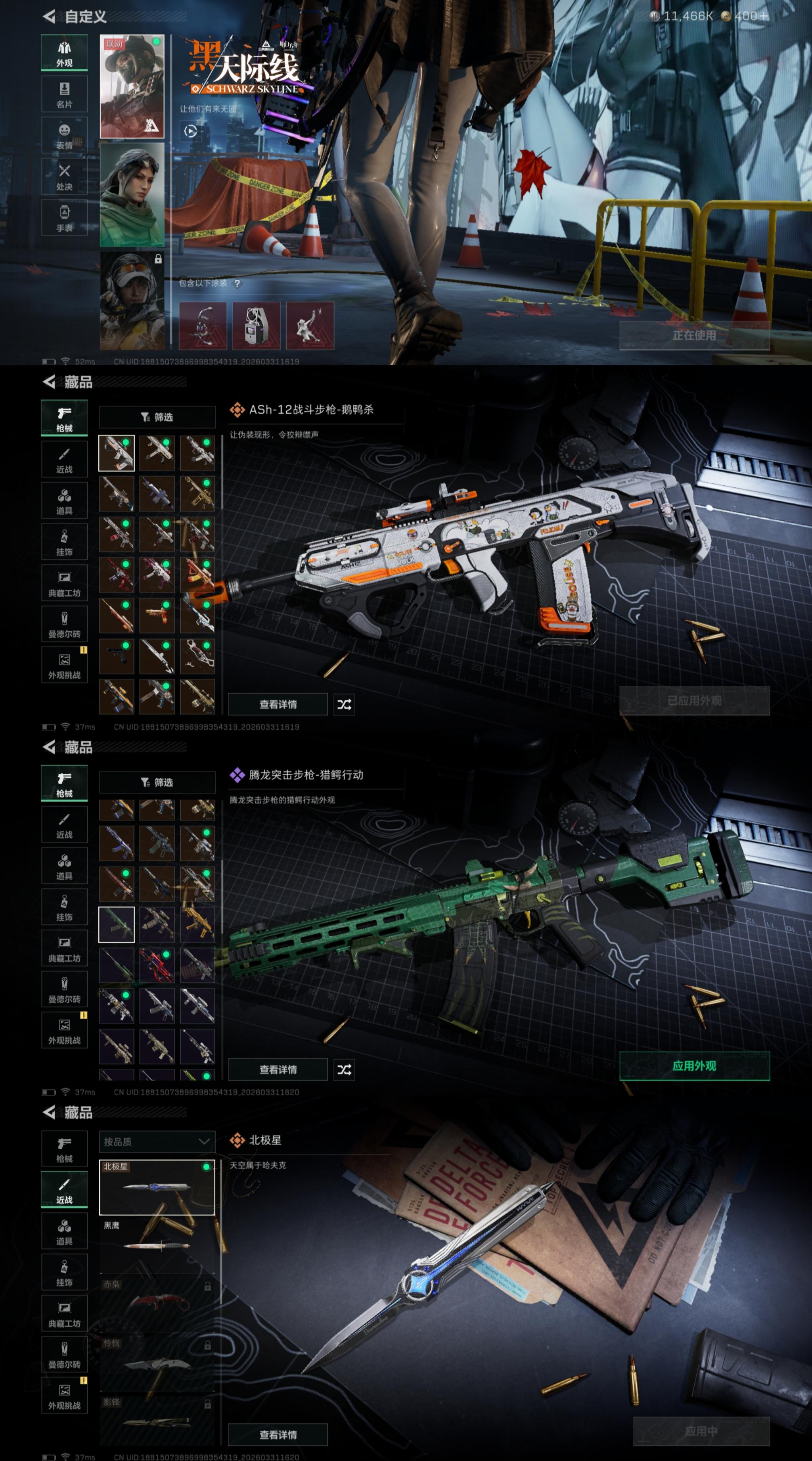Click the 应用中 button
This screenshot has width=812, height=1461.
[x=701, y=1431]
